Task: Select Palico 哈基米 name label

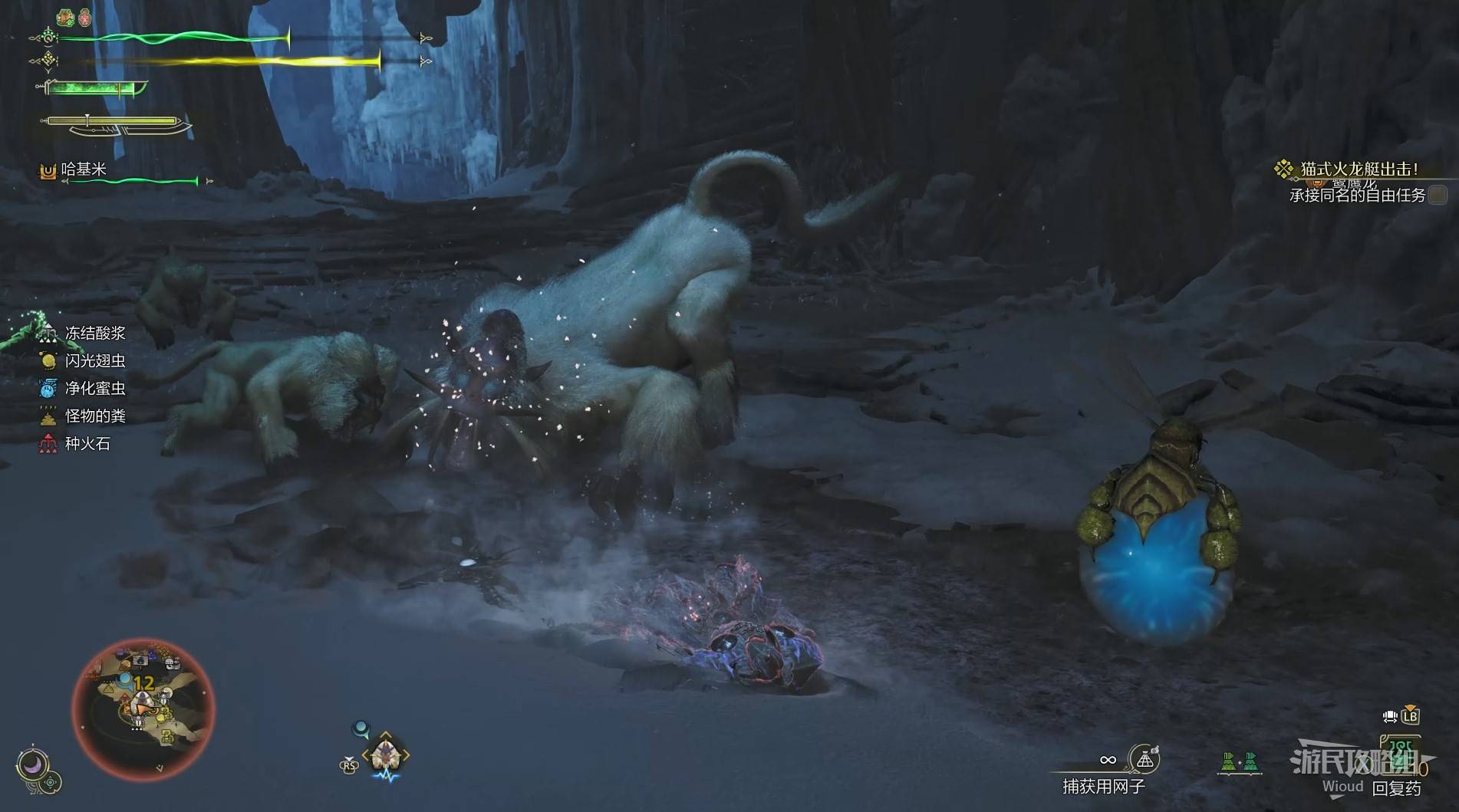Action: (x=83, y=169)
